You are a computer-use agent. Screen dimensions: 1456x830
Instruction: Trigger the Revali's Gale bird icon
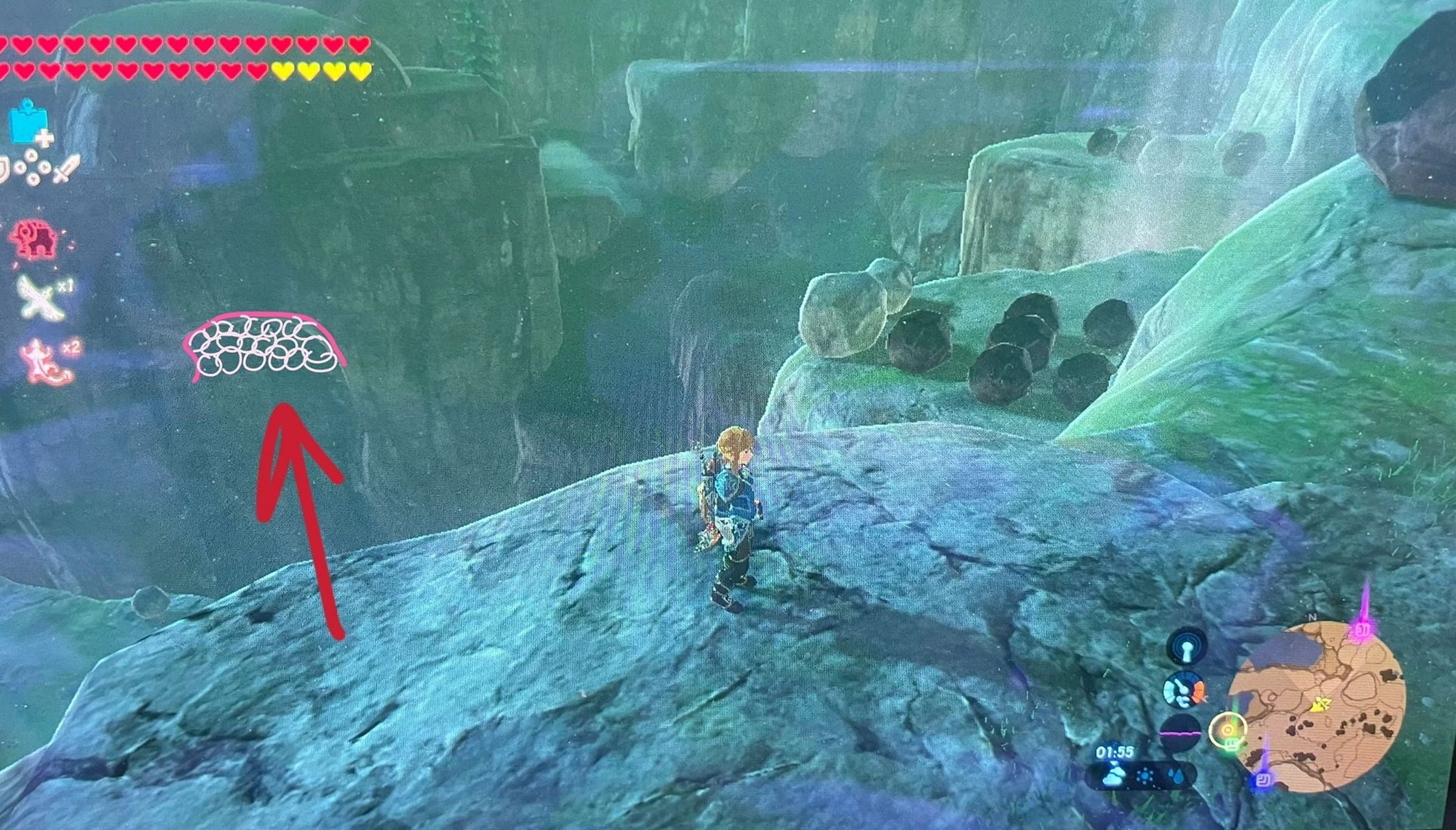[41, 296]
